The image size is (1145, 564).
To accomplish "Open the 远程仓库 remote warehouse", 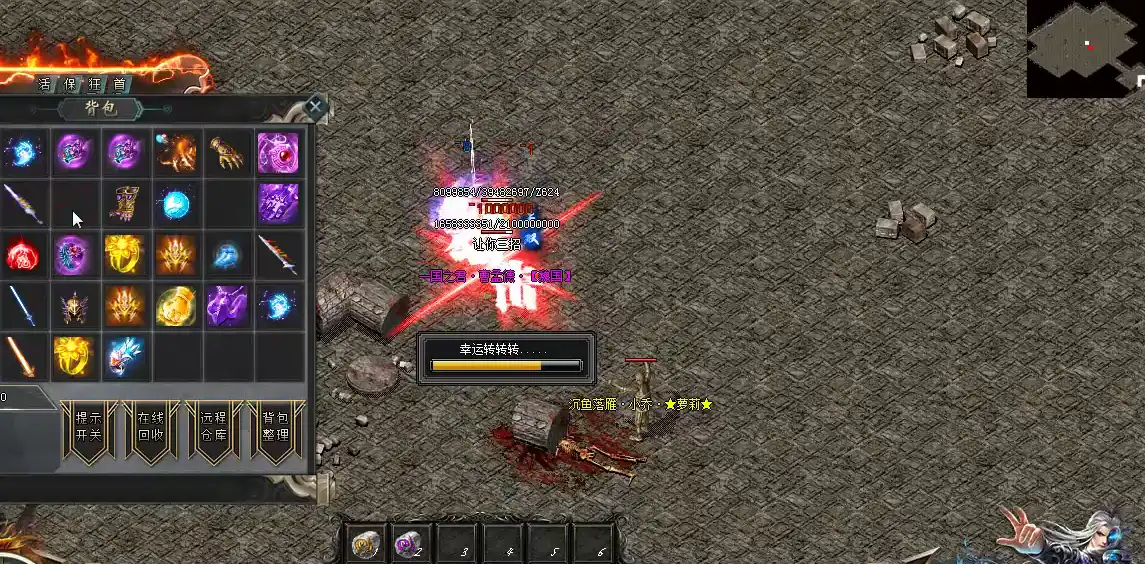I will coord(213,427).
